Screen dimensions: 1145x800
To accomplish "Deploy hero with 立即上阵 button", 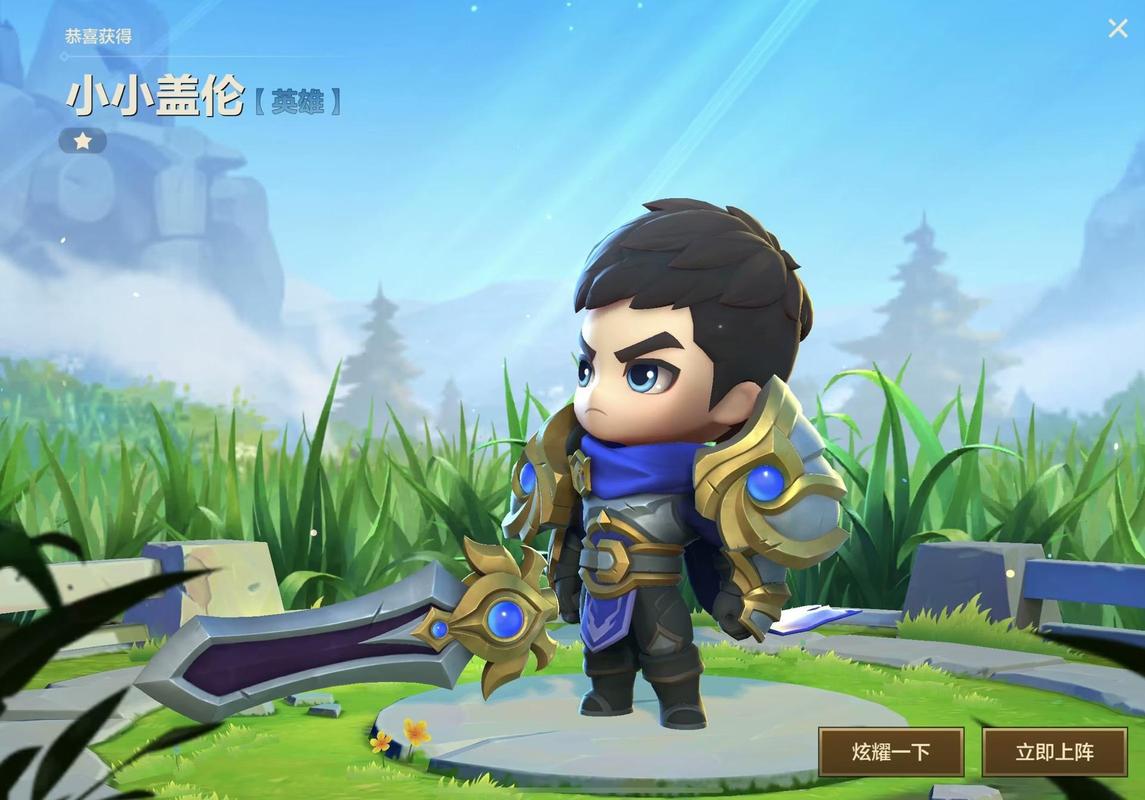I will click(x=1054, y=752).
